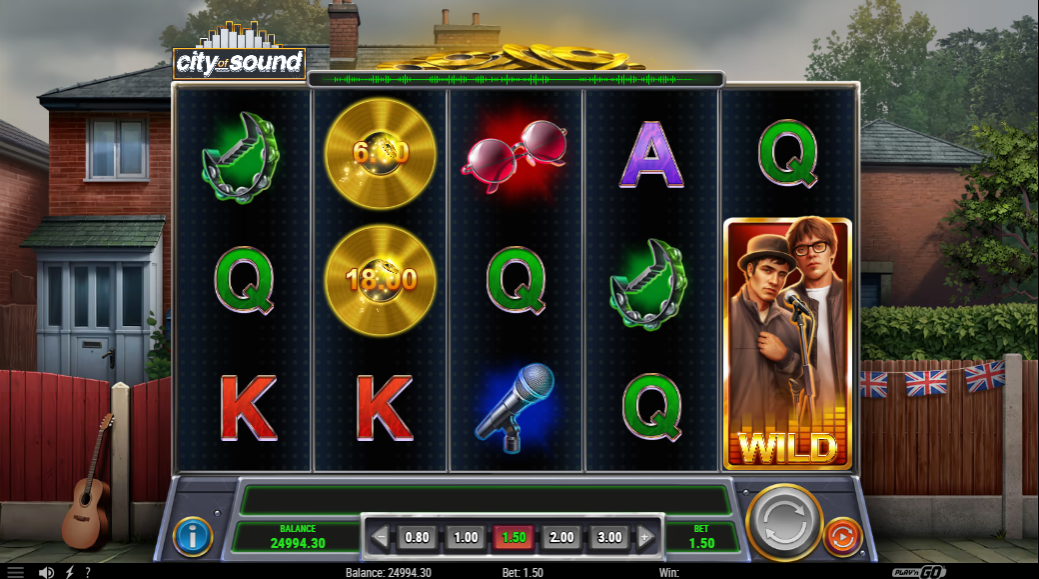The image size is (1039, 579).
Task: Start autoplay with the orange play button
Action: (841, 538)
